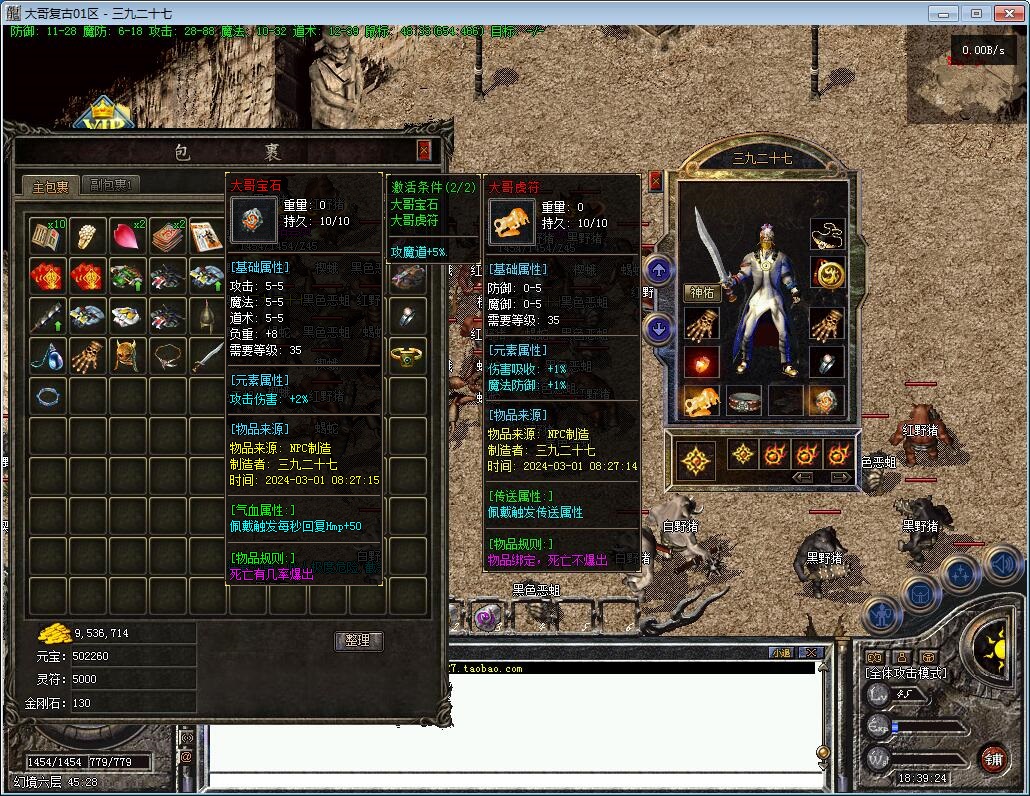Screen dimensions: 1030x796
Task: Select the pink petal item slot
Action: (x=128, y=236)
